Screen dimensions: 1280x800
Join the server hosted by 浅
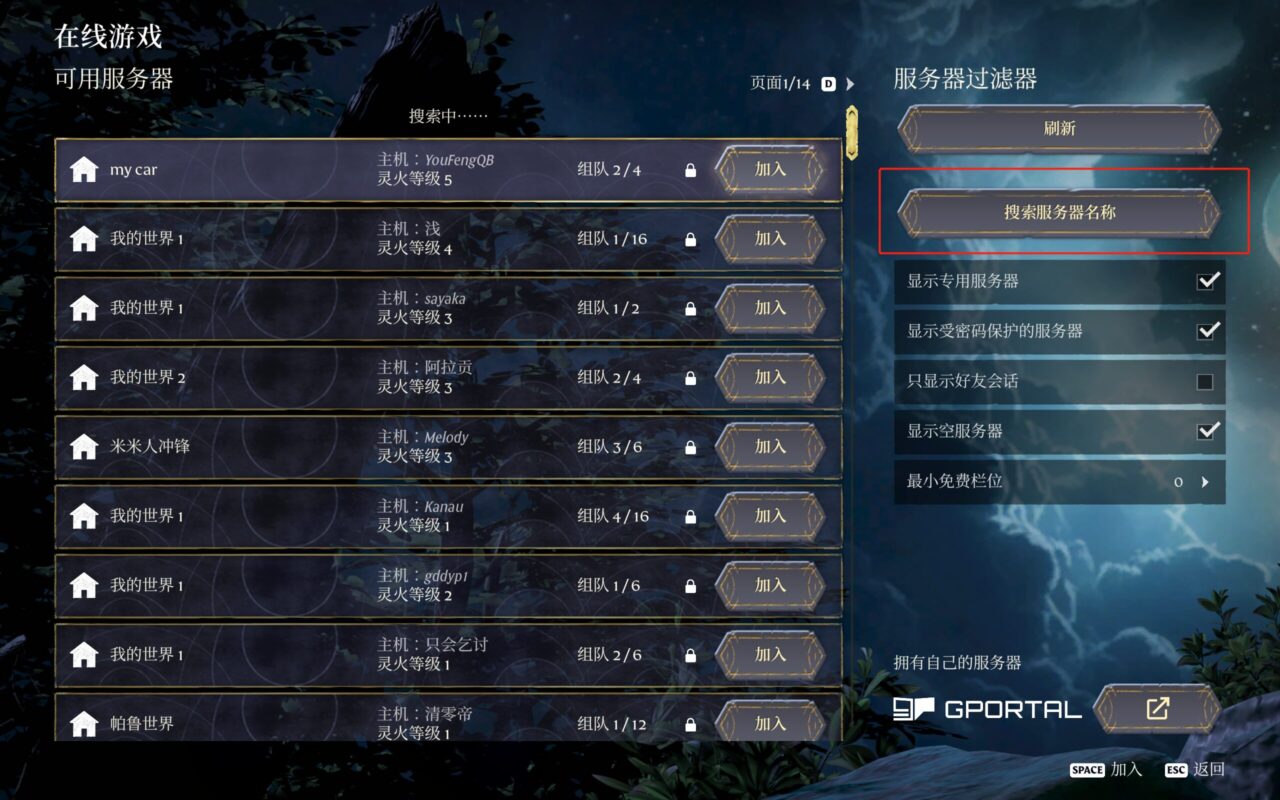point(770,239)
